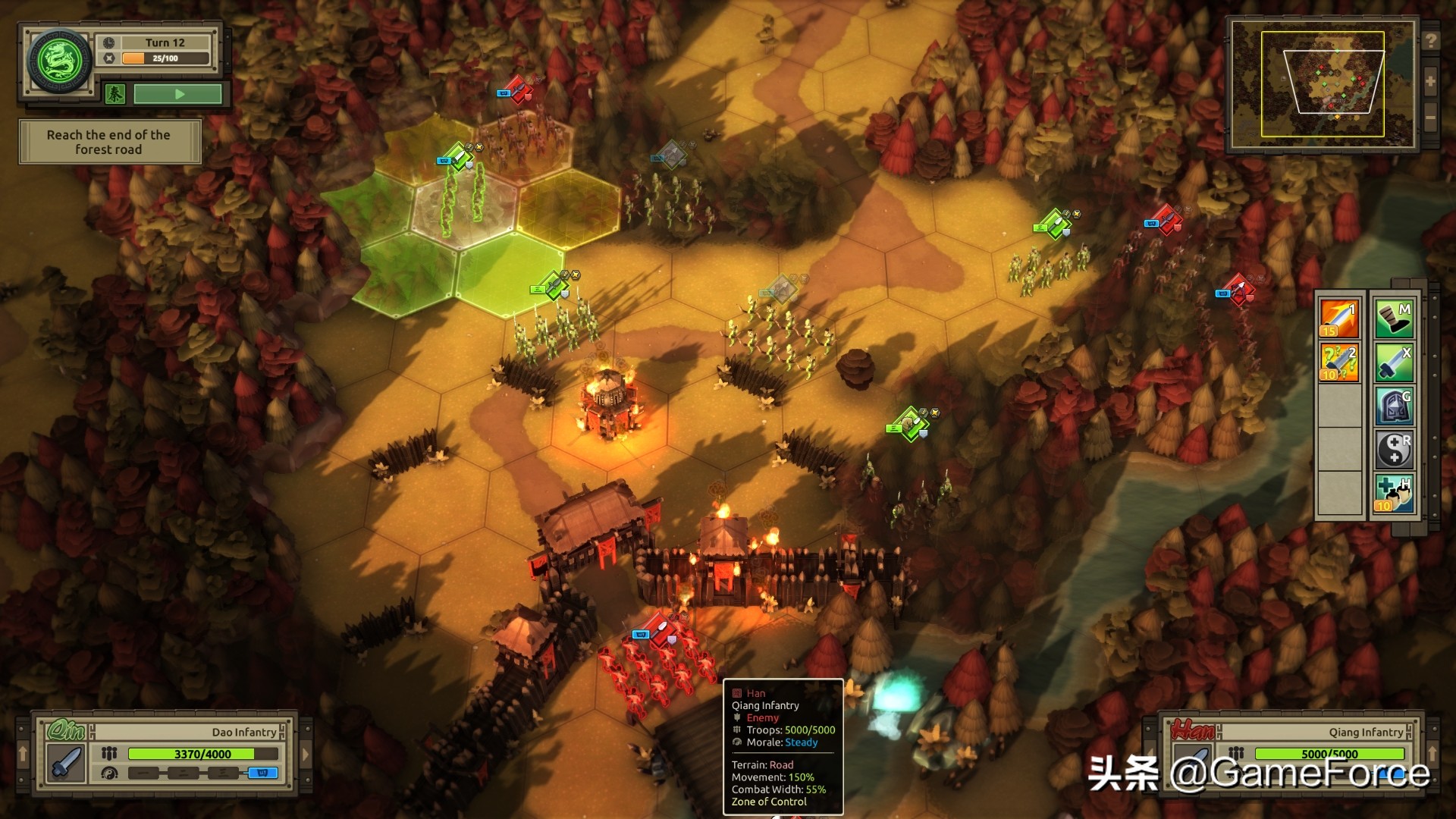
Task: Zoom in using the minimap plus button
Action: click(x=1430, y=82)
